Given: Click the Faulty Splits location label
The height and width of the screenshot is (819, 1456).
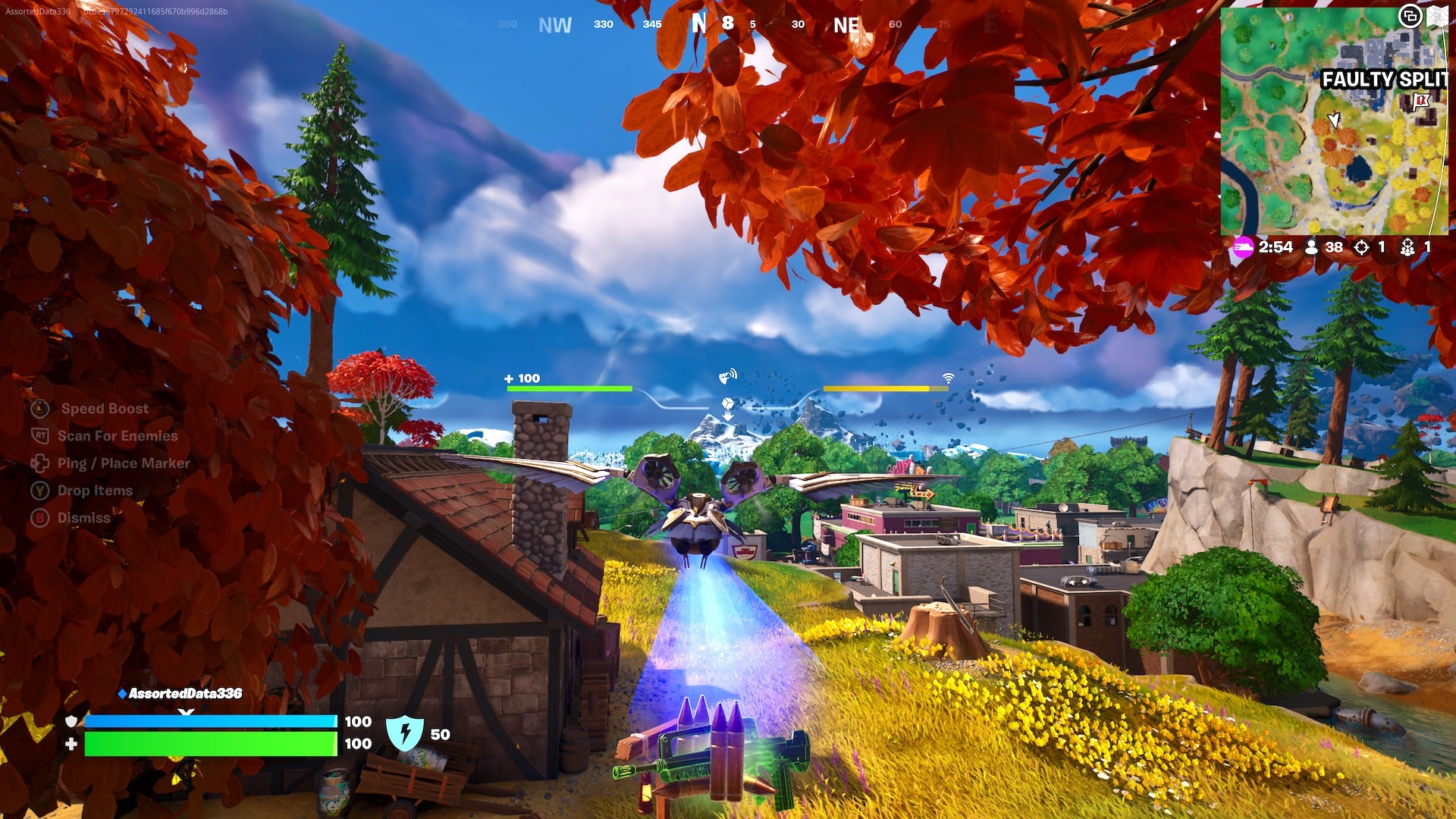Looking at the screenshot, I should (1388, 78).
